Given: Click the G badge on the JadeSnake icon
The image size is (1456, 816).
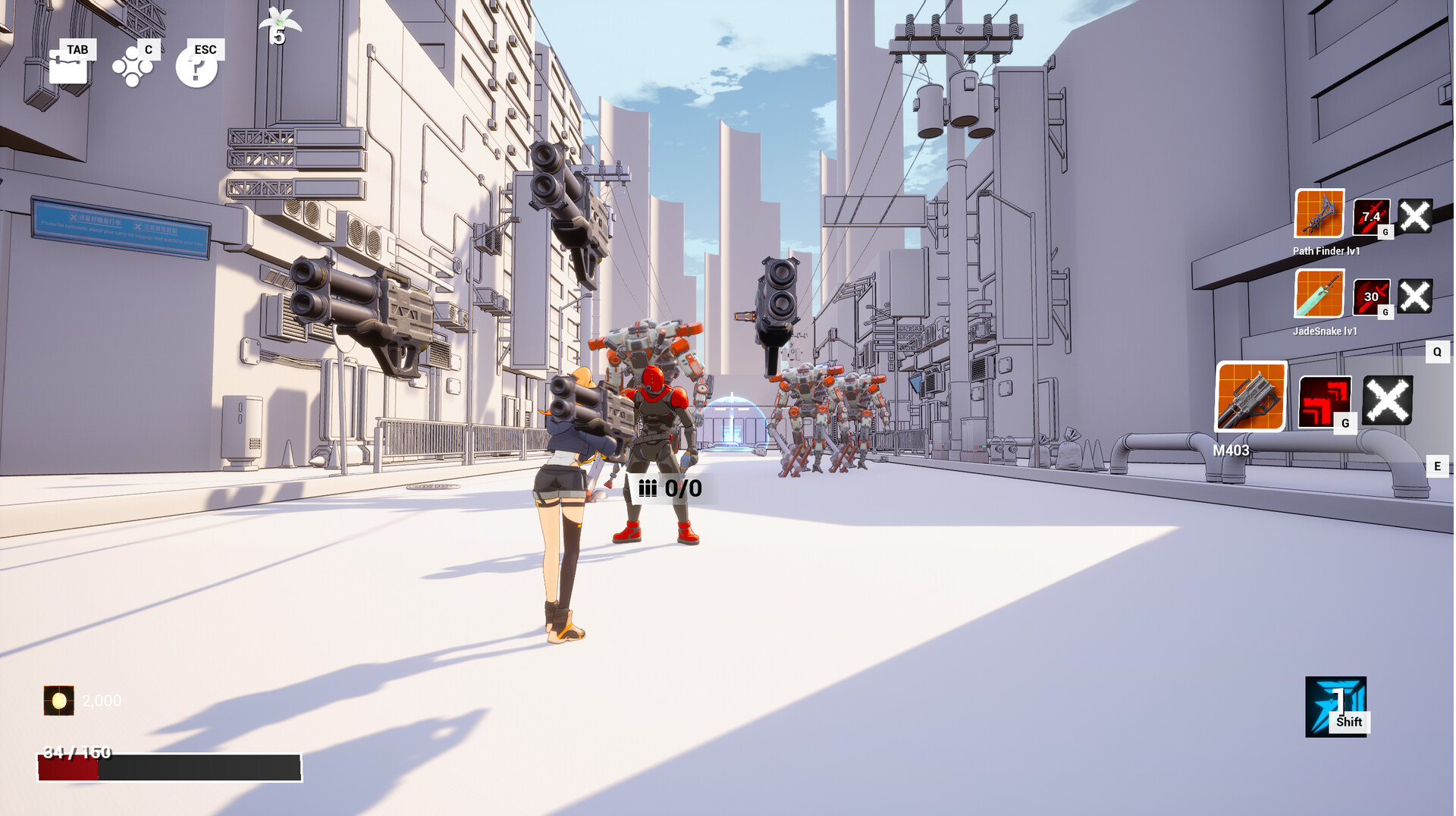Looking at the screenshot, I should tap(1386, 311).
